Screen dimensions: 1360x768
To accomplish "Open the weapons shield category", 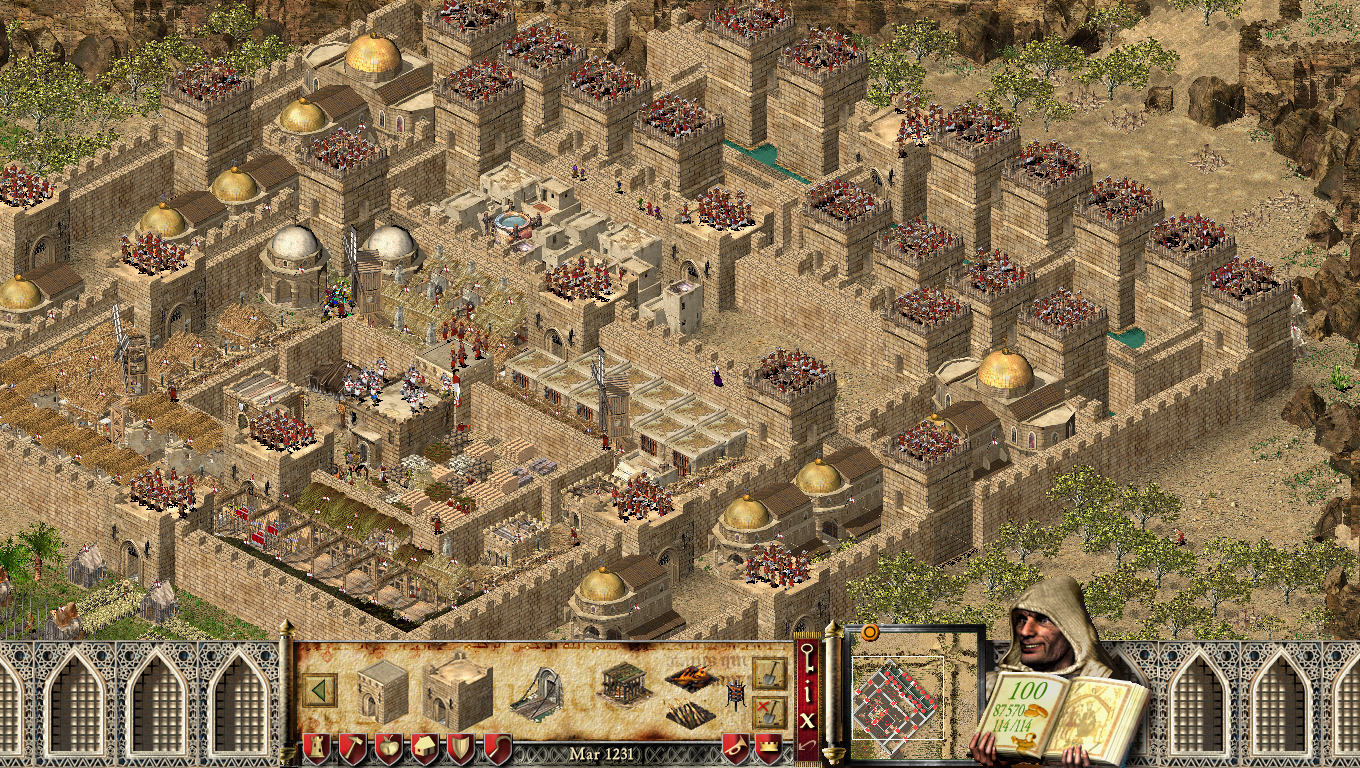I will (459, 748).
